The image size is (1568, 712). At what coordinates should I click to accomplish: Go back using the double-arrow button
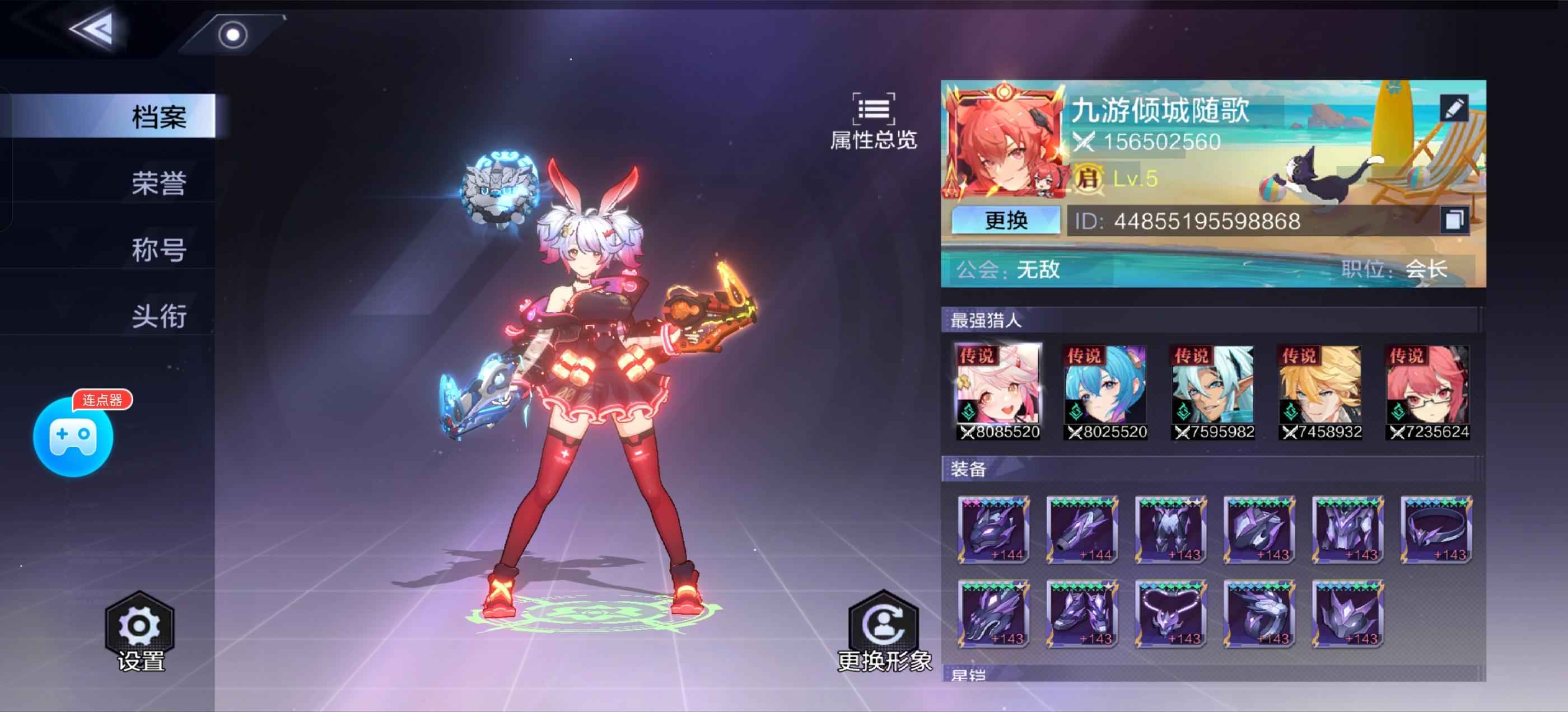point(92,29)
